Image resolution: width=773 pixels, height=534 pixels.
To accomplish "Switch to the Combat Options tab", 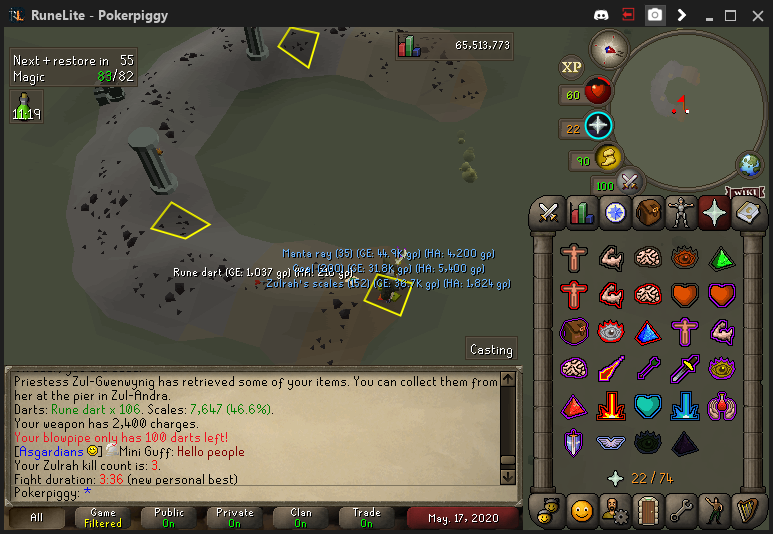I will click(548, 212).
